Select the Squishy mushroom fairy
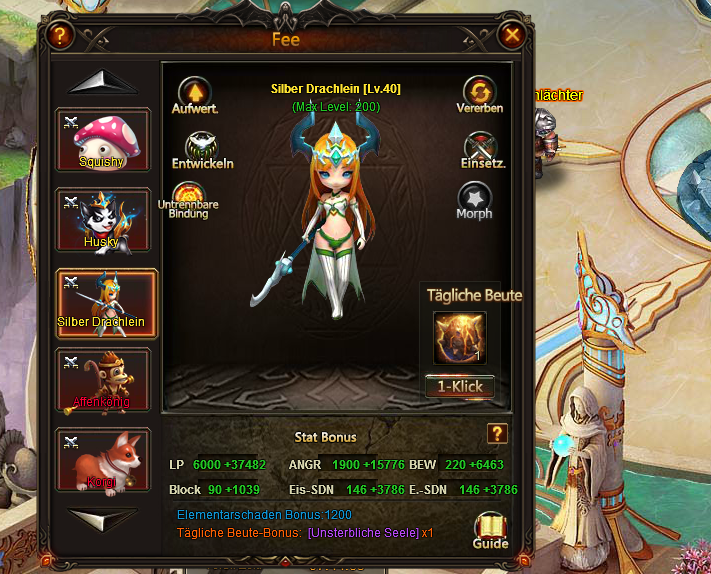This screenshot has height=574, width=711. coord(103,140)
